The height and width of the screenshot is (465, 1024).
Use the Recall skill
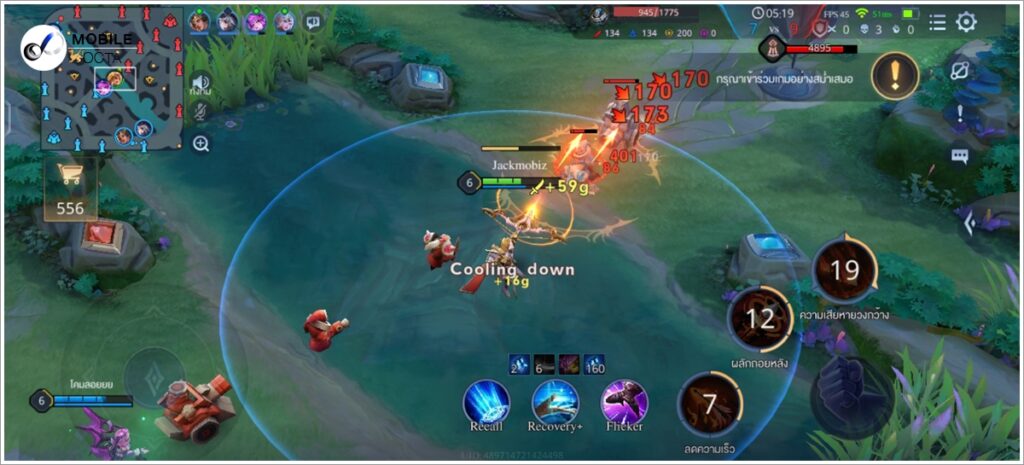[486, 402]
